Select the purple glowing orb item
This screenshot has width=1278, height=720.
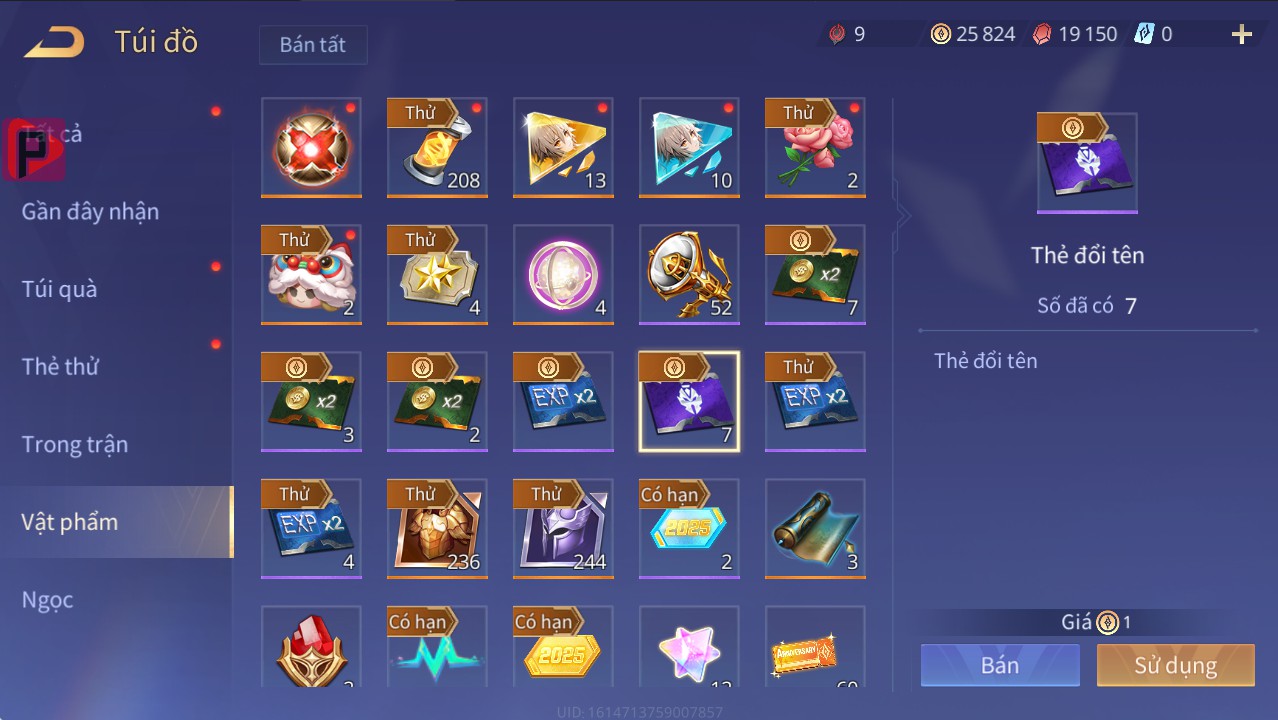tap(563, 275)
